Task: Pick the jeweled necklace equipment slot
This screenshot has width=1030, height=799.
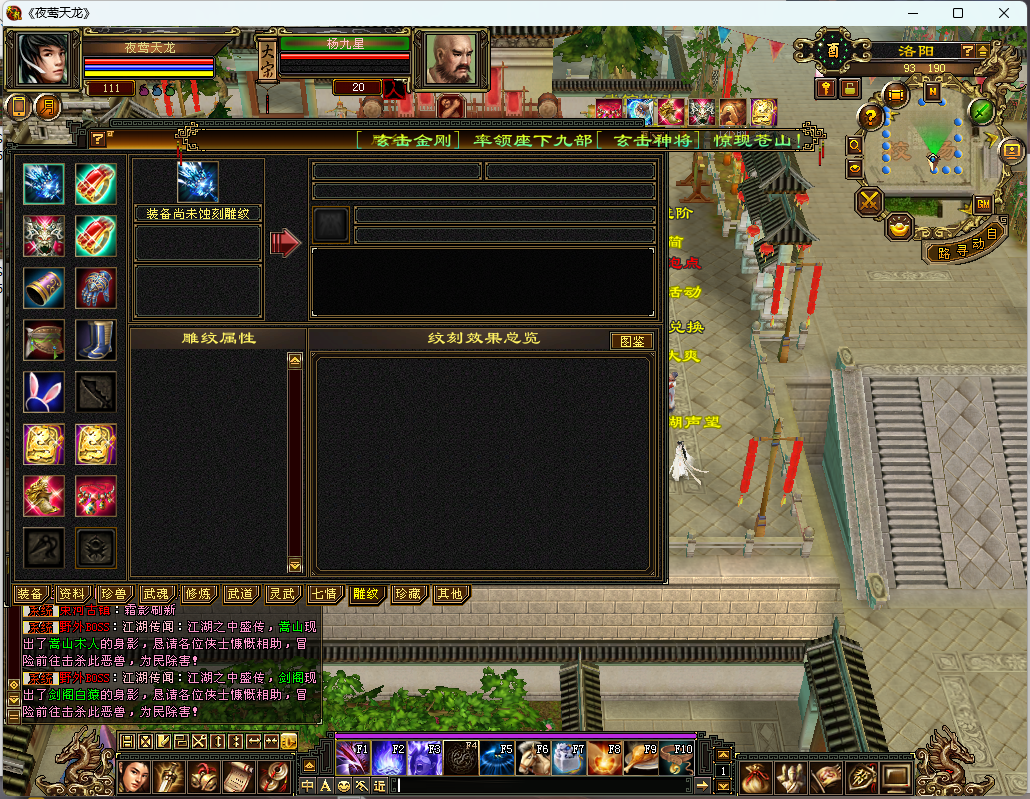Action: point(96,496)
